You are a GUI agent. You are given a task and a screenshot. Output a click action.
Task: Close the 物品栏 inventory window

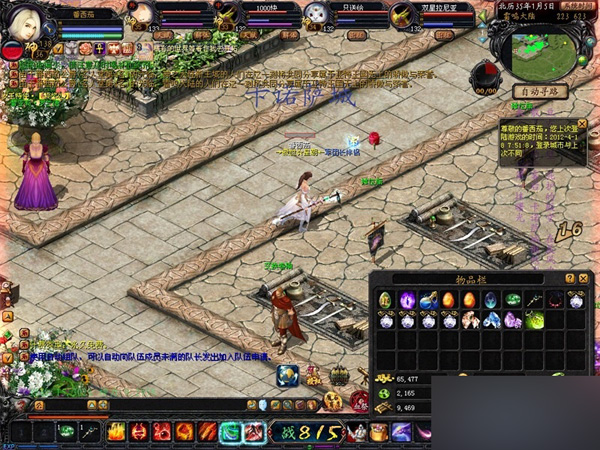(x=583, y=278)
